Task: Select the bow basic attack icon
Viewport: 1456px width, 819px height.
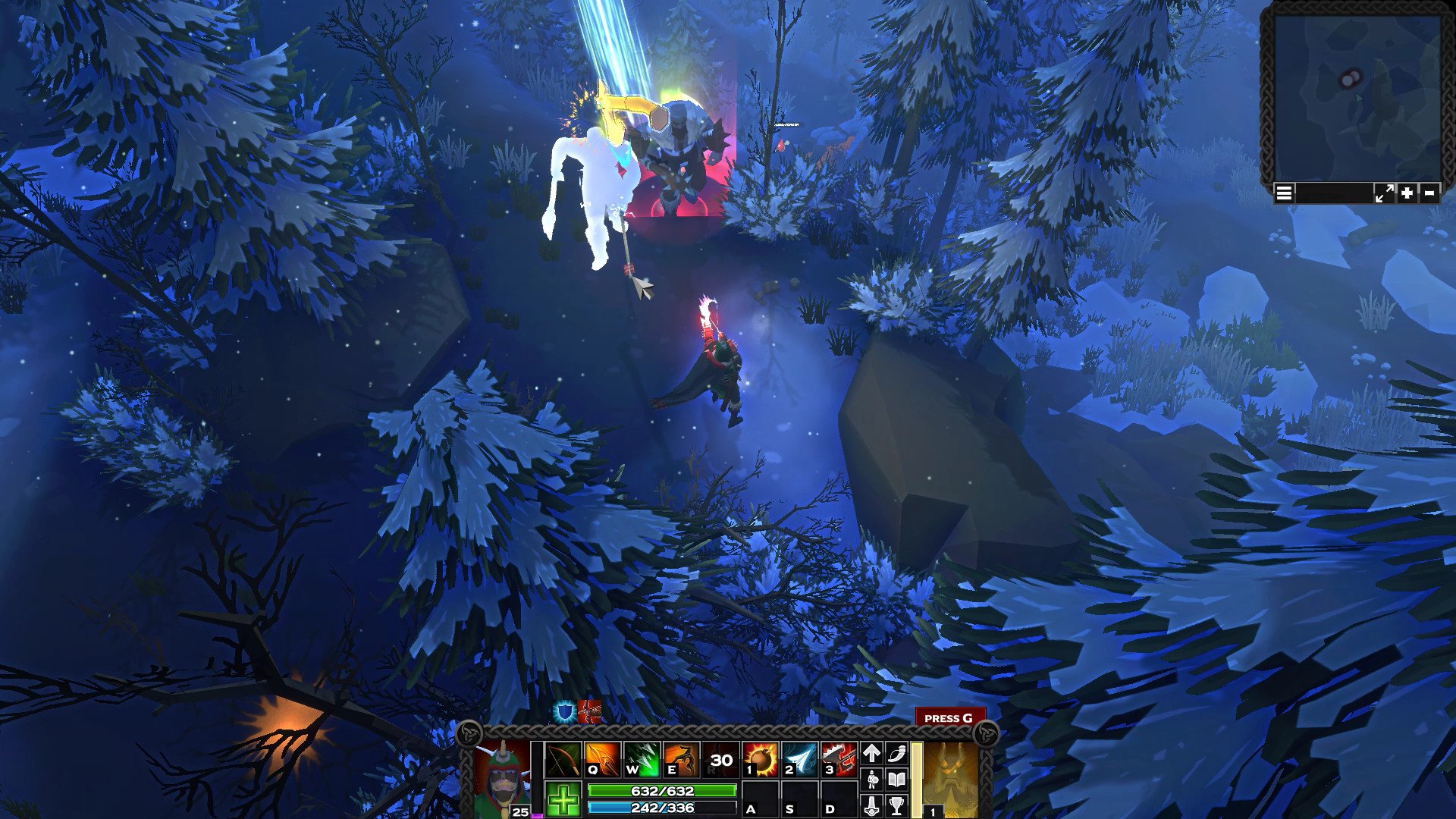Action: point(563,759)
